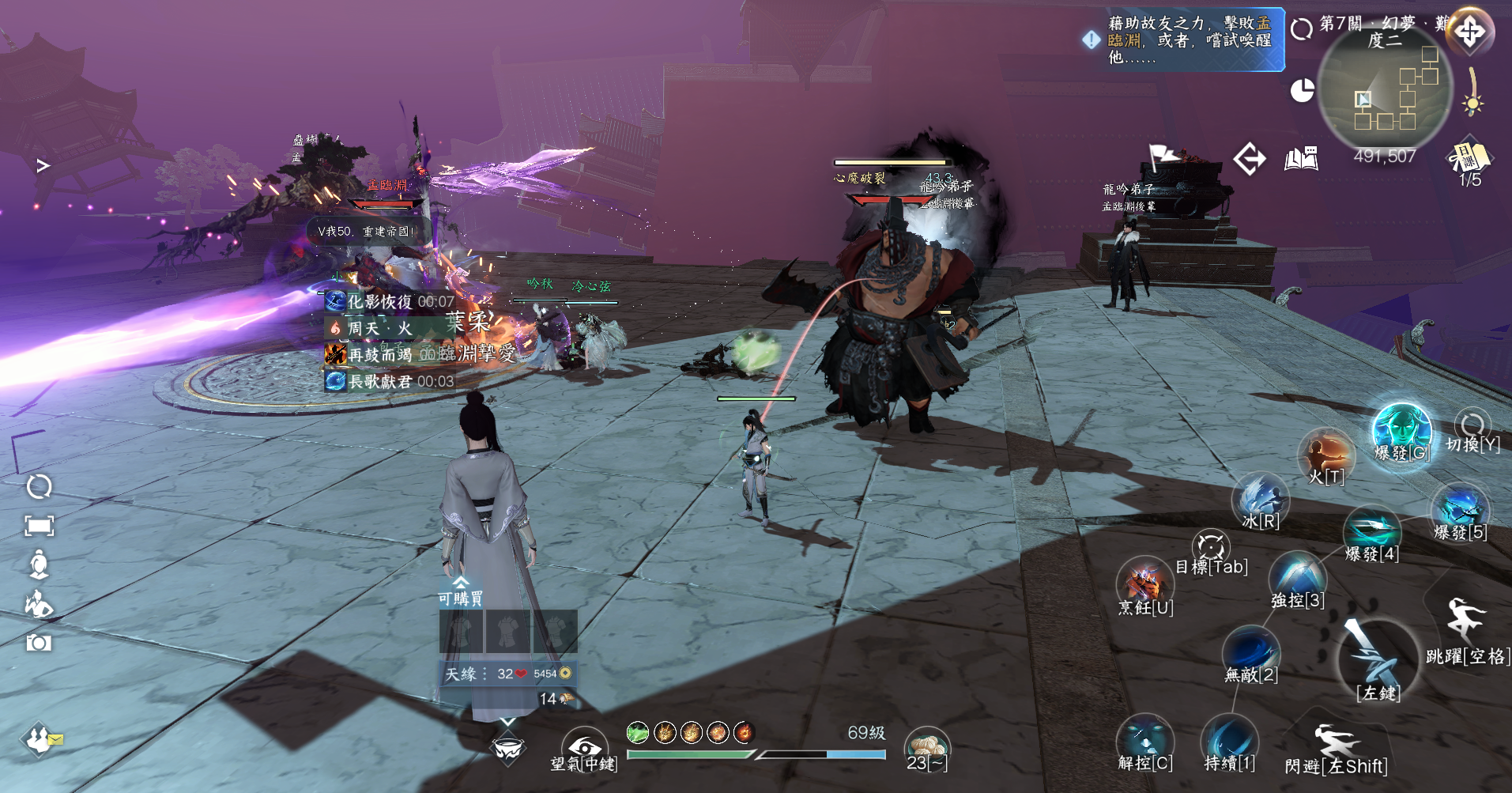The width and height of the screenshot is (1512, 793).
Task: Click the camera screenshot icon
Action: [39, 642]
